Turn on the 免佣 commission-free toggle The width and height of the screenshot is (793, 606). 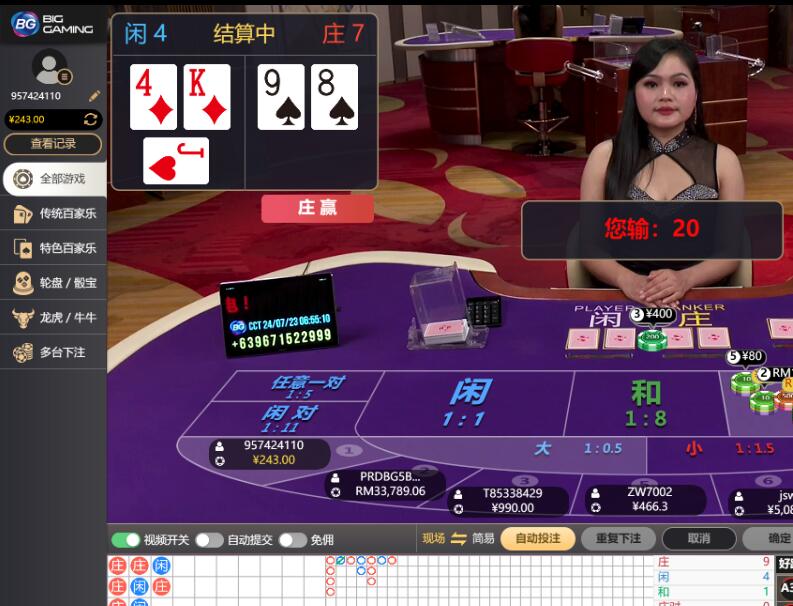point(292,540)
